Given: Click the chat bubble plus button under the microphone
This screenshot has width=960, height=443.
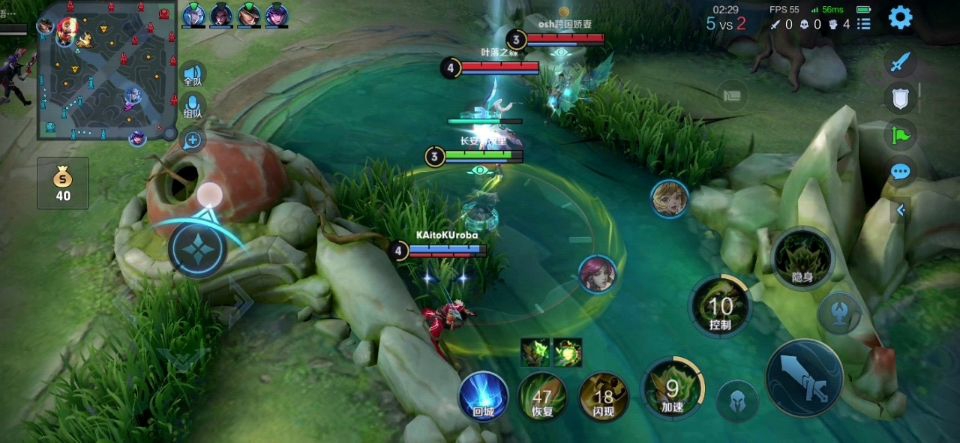Looking at the screenshot, I should (x=192, y=139).
